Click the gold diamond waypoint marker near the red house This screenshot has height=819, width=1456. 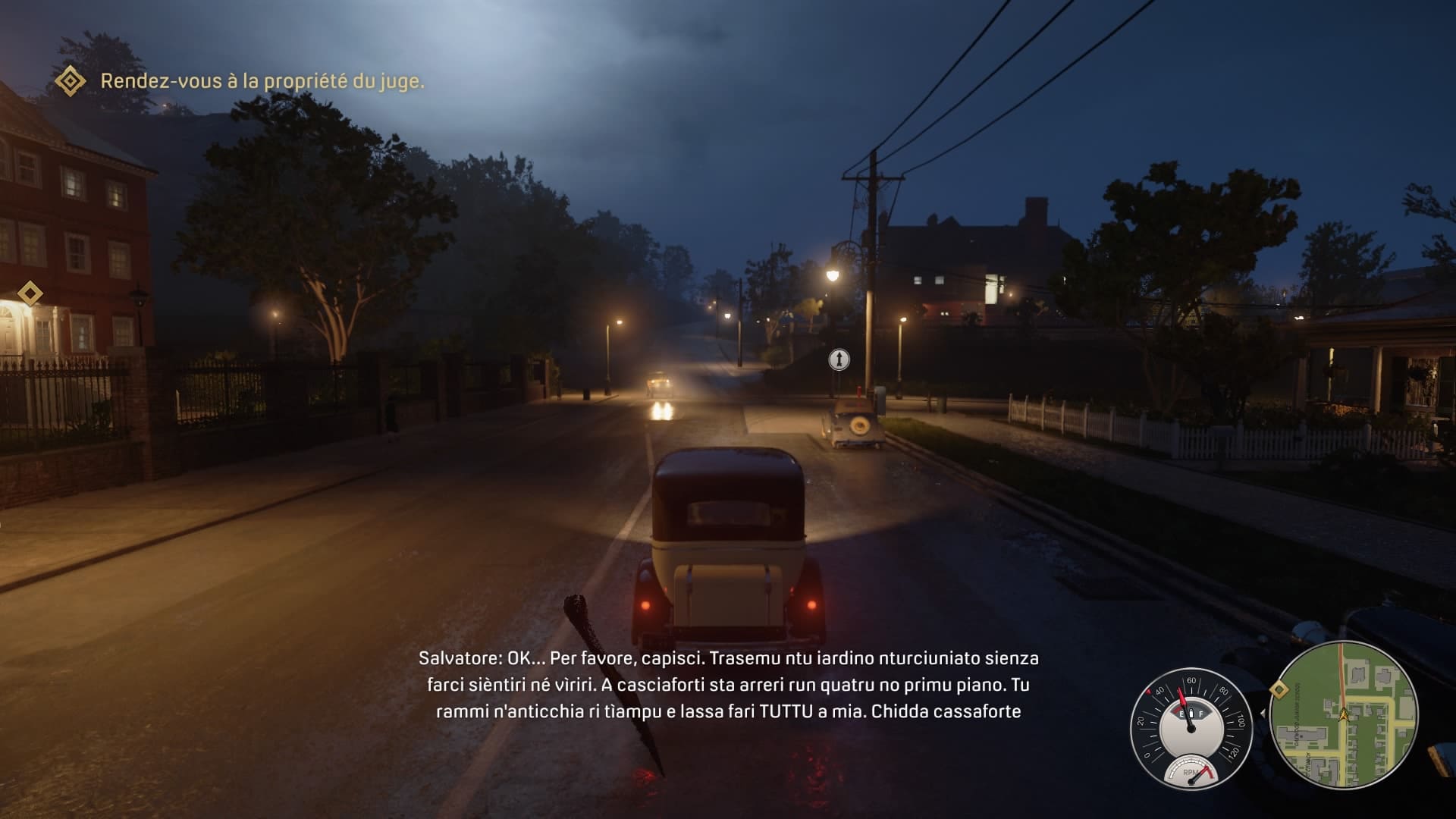click(30, 293)
